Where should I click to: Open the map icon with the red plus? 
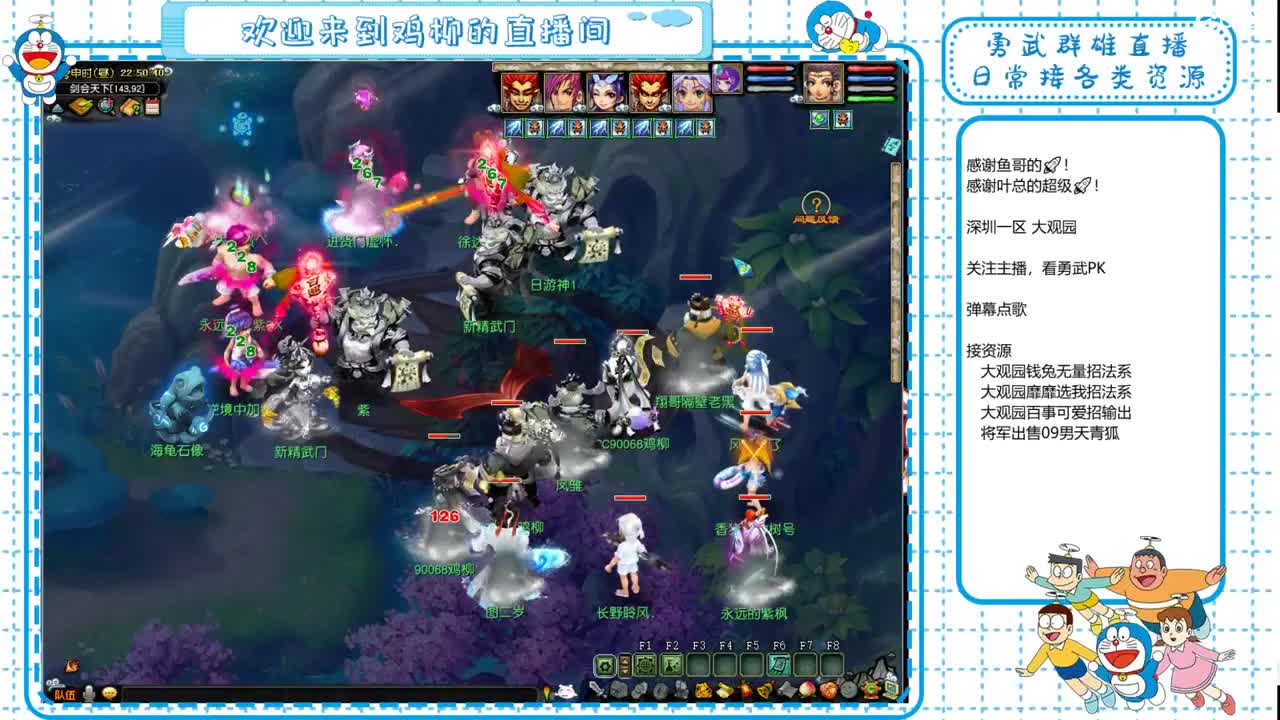105,106
